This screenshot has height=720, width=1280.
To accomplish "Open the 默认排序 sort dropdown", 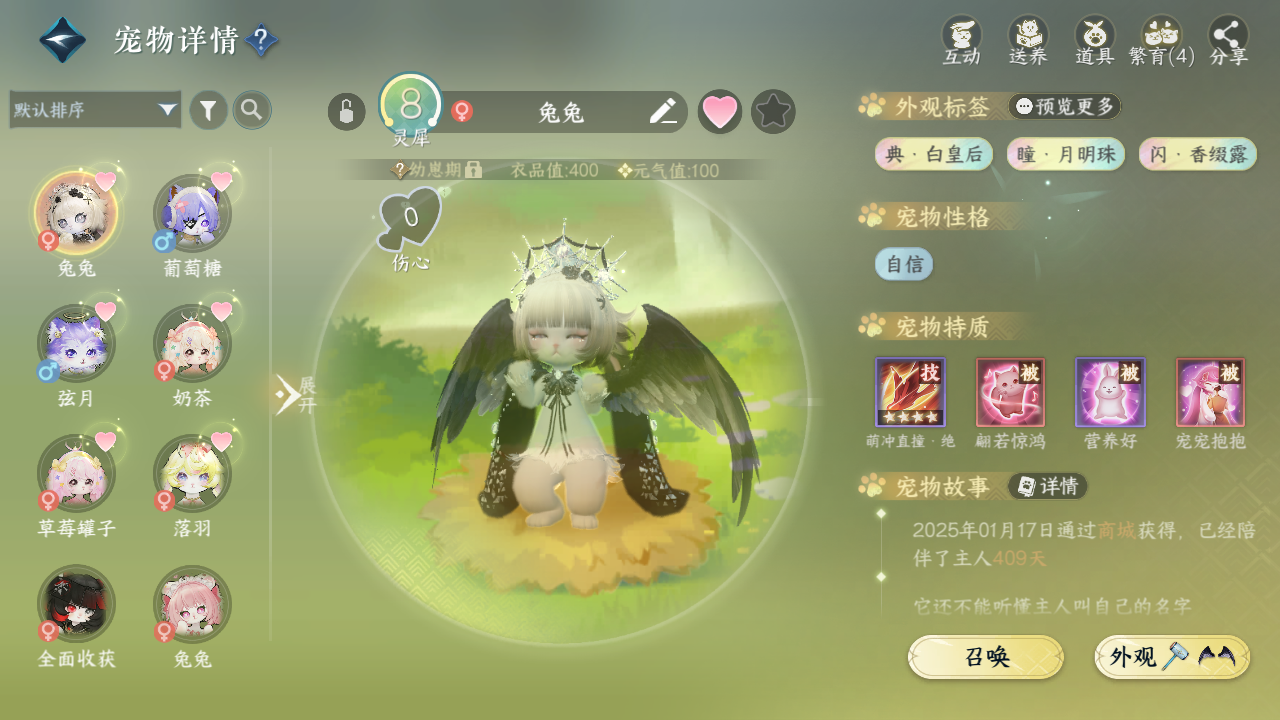I will (x=95, y=110).
